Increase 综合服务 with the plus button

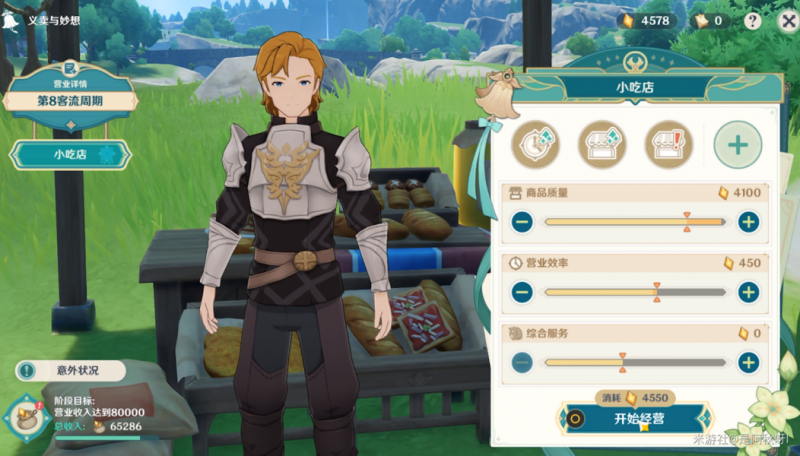pos(748,362)
